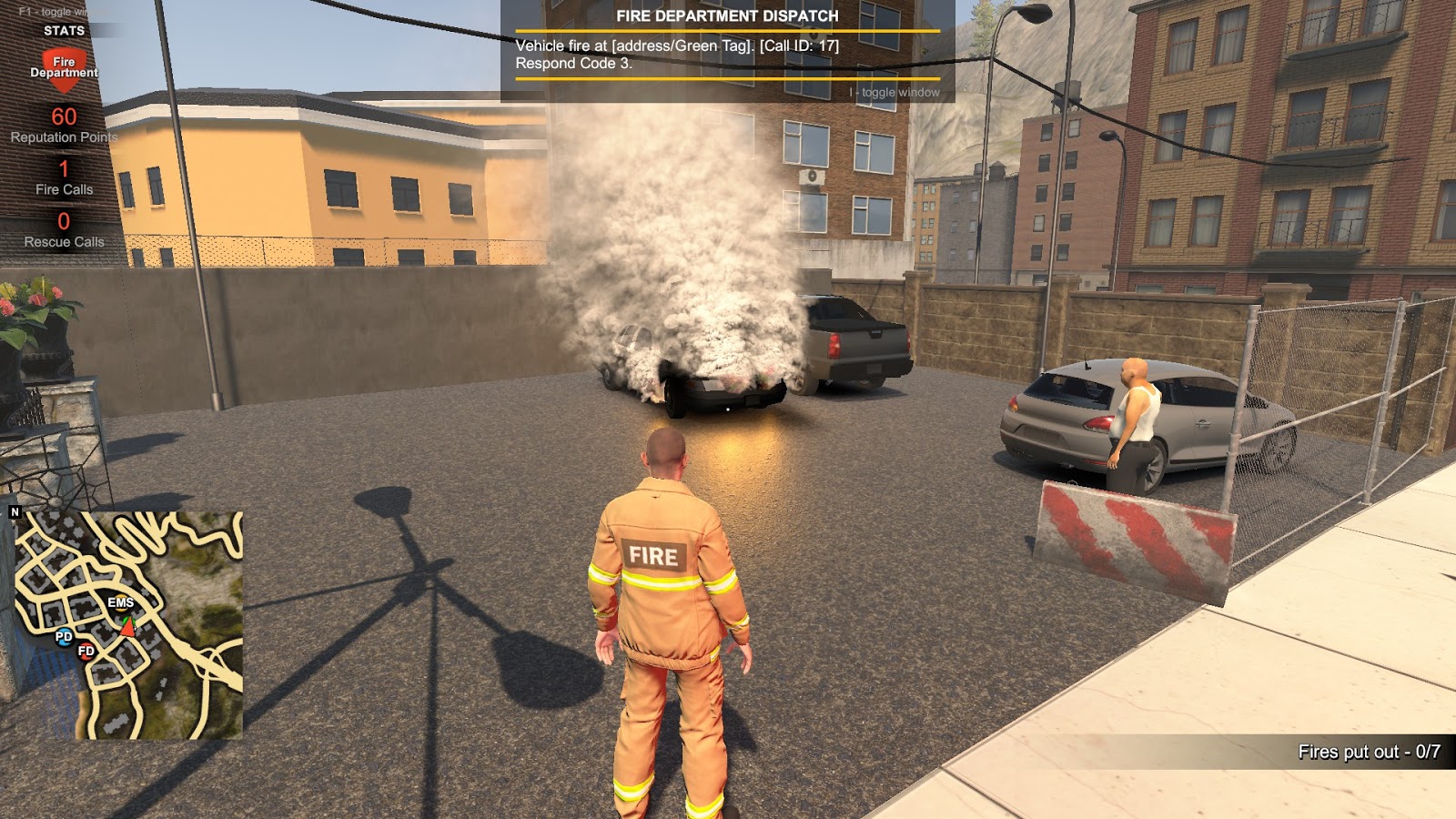Screen dimensions: 1456x819
Task: Click the 'Fires put out - 0/7' progress counter
Action: [x=1370, y=752]
